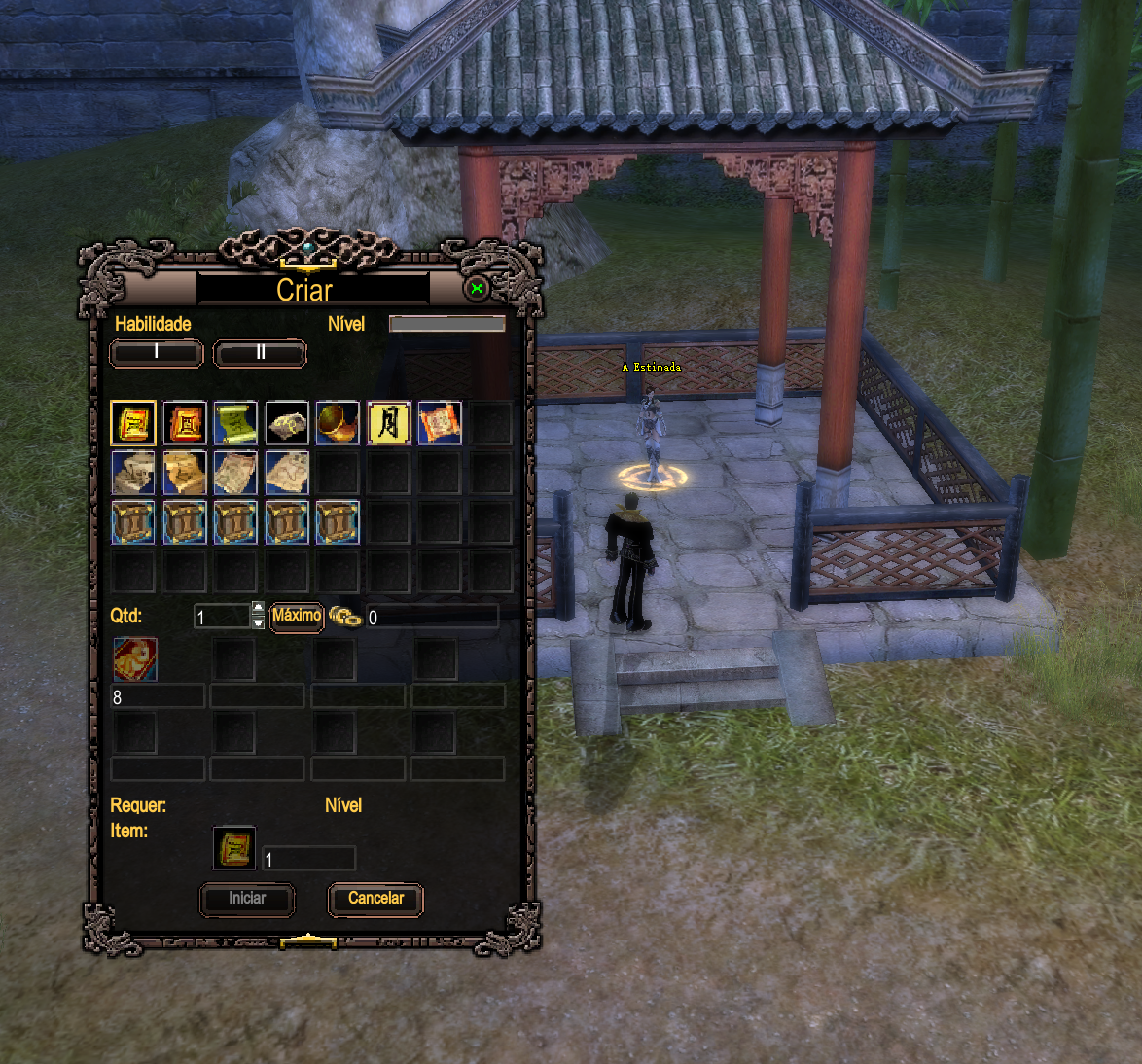Select the red ingredient material slot
The width and height of the screenshot is (1142, 1064).
(135, 659)
